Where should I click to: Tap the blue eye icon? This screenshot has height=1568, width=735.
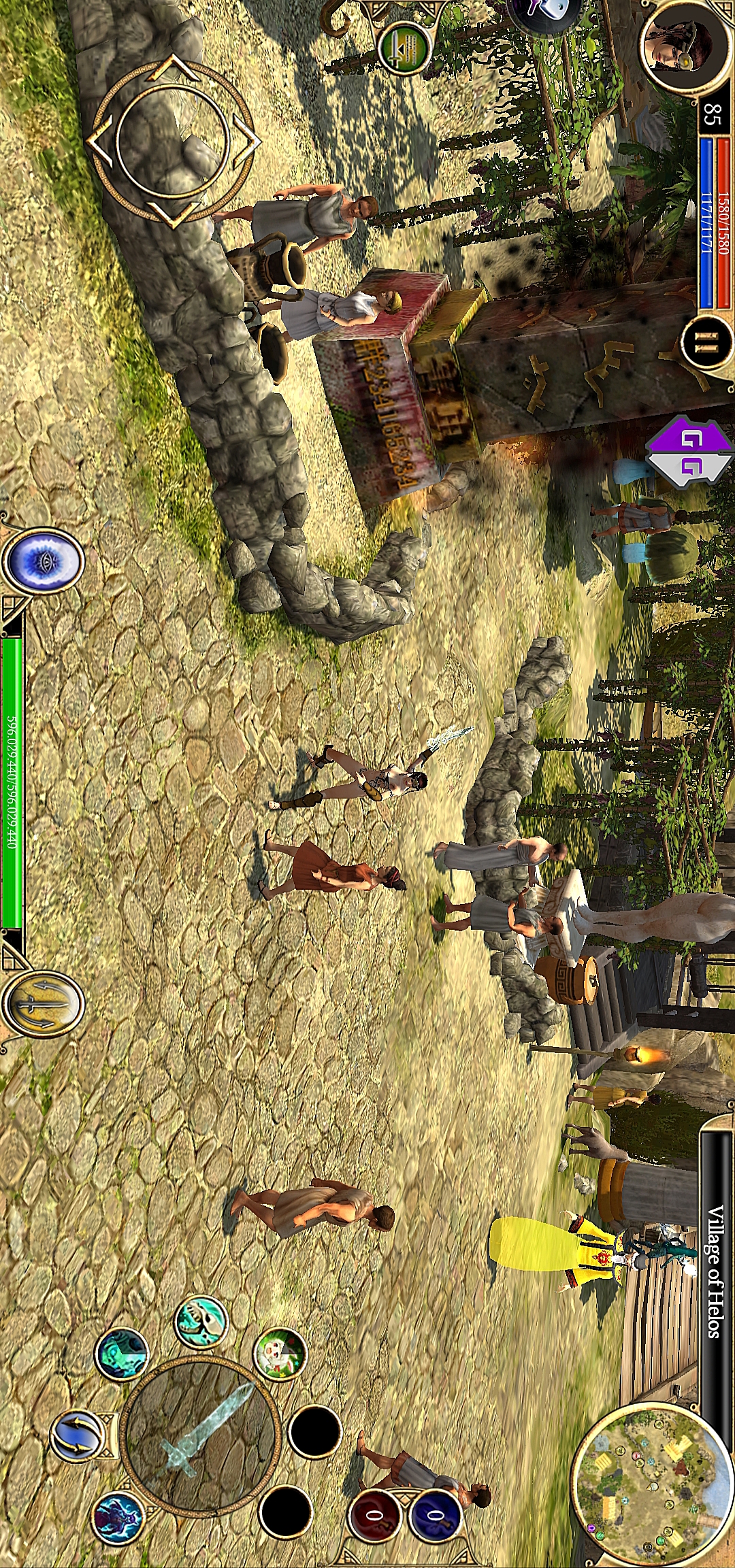[43, 561]
